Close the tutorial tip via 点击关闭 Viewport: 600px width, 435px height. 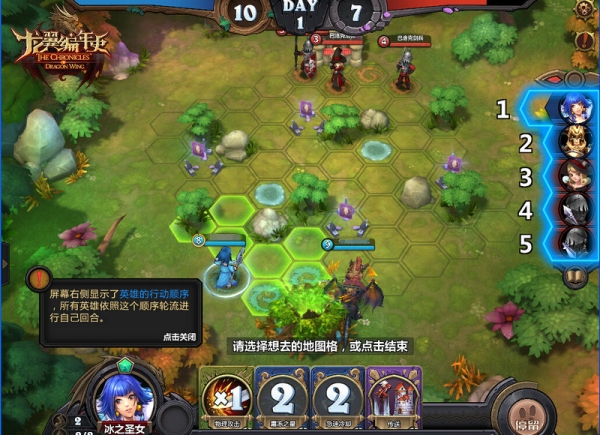pos(179,337)
